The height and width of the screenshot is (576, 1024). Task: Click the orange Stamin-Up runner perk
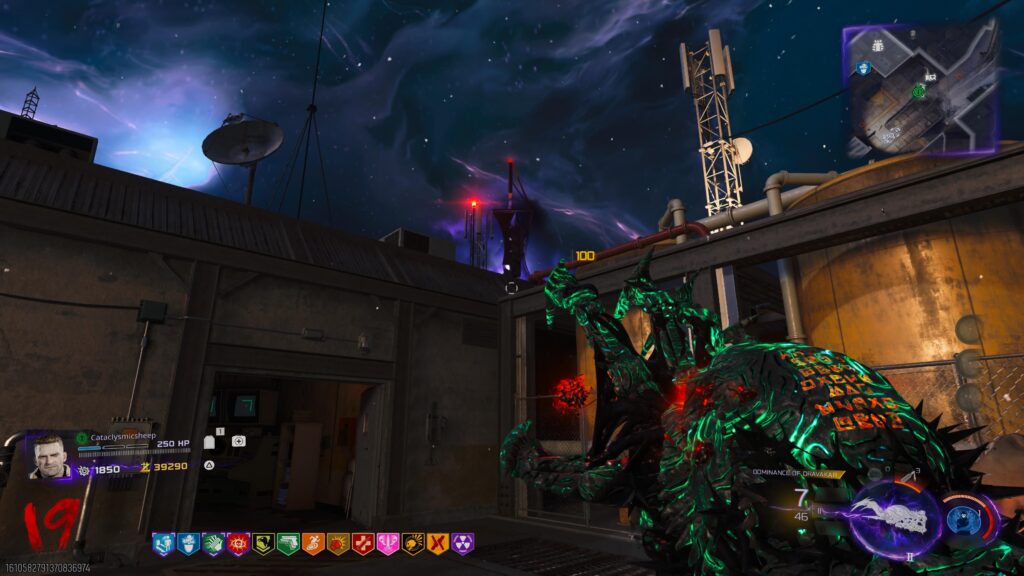313,544
